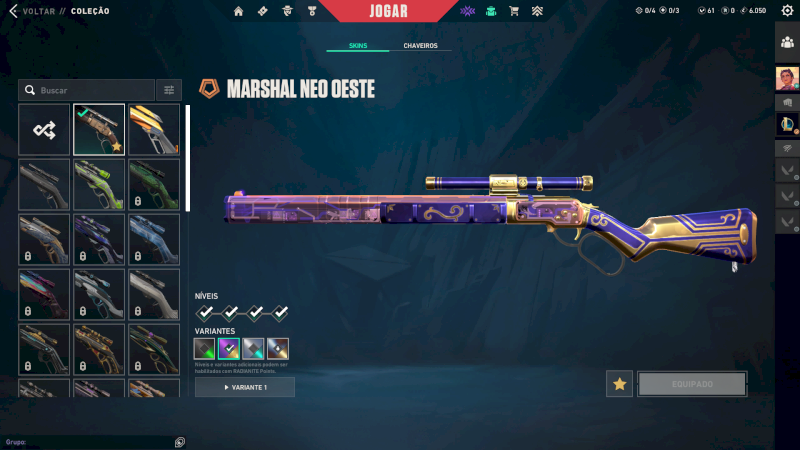This screenshot has width=800, height=450.
Task: Select the Skins tab
Action: [x=357, y=46]
